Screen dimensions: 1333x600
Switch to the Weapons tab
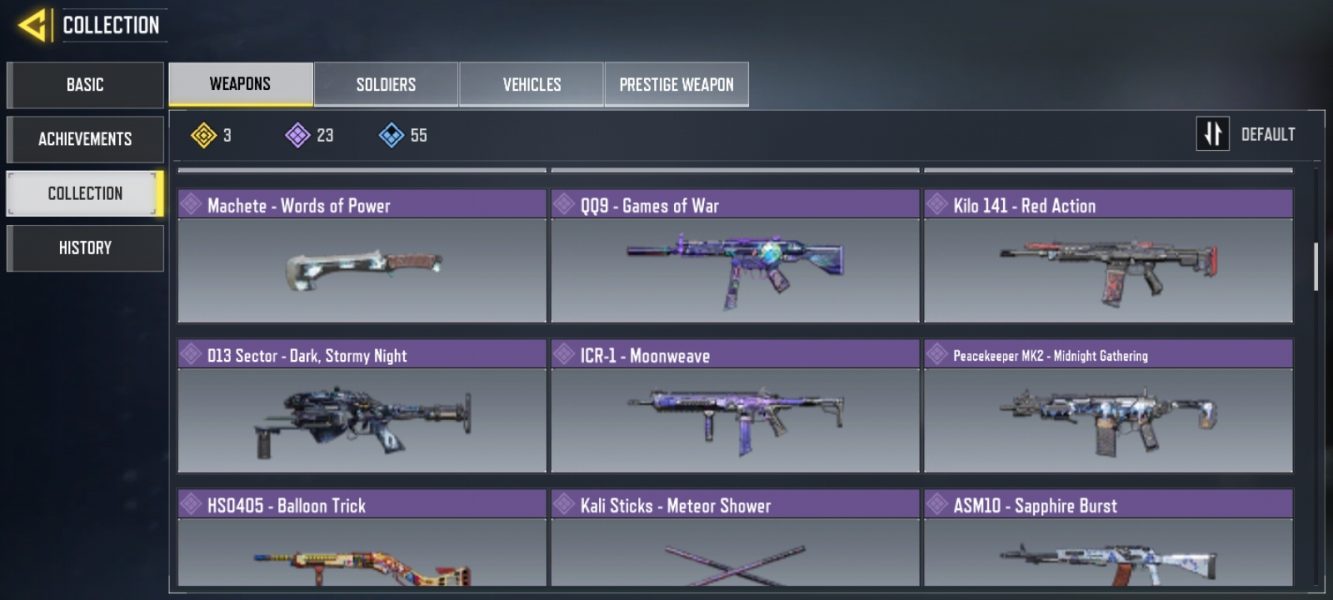click(x=240, y=84)
